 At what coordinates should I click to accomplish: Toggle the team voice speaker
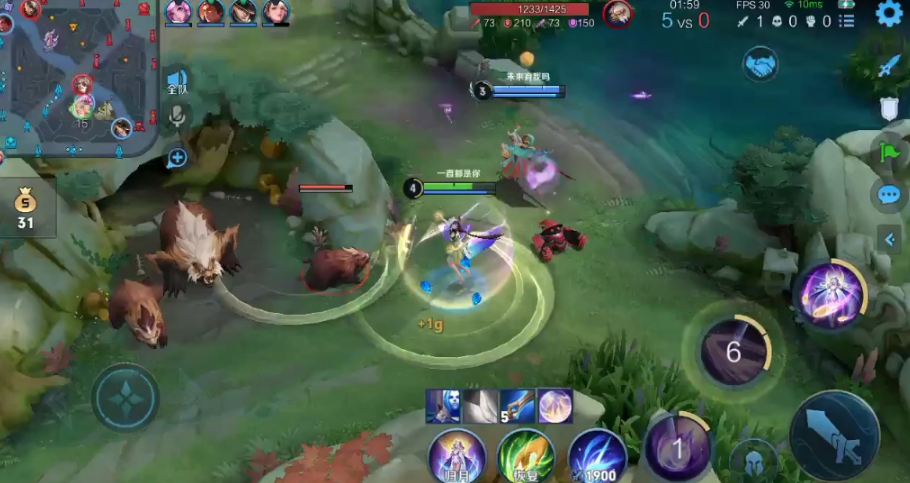(177, 82)
